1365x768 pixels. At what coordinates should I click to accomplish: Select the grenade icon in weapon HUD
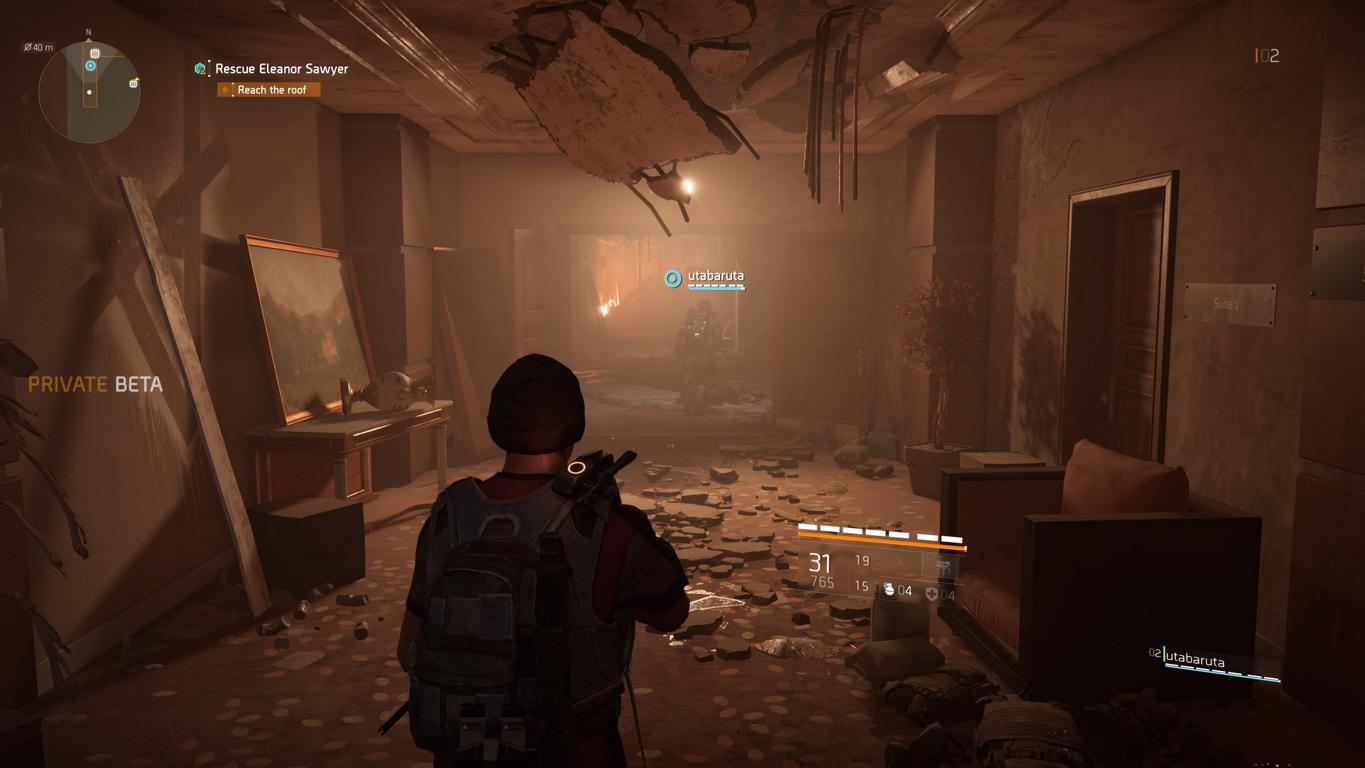(889, 591)
